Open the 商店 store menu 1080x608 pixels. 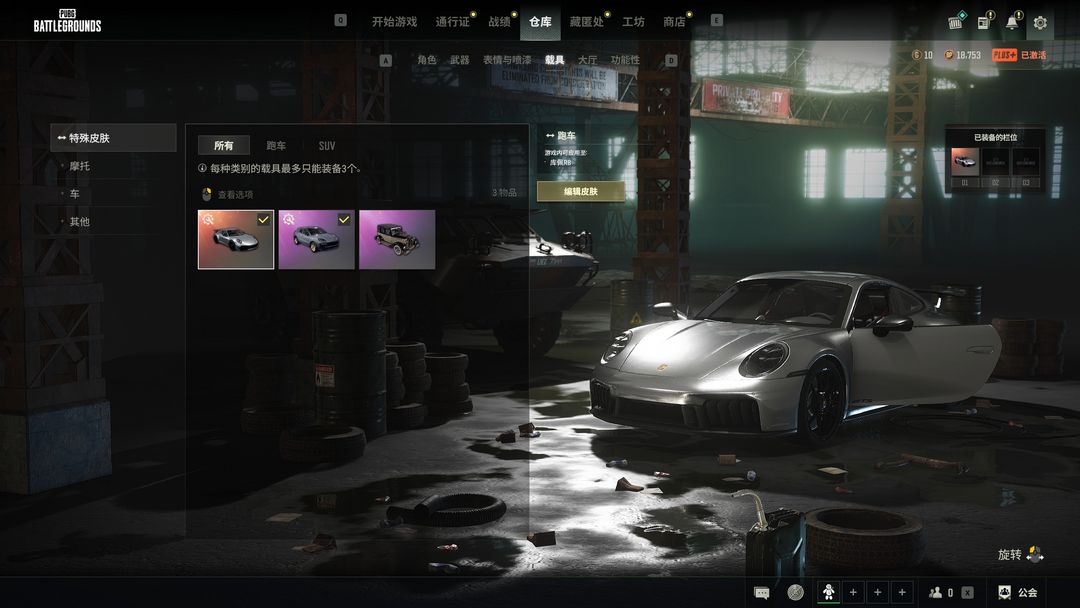674,21
